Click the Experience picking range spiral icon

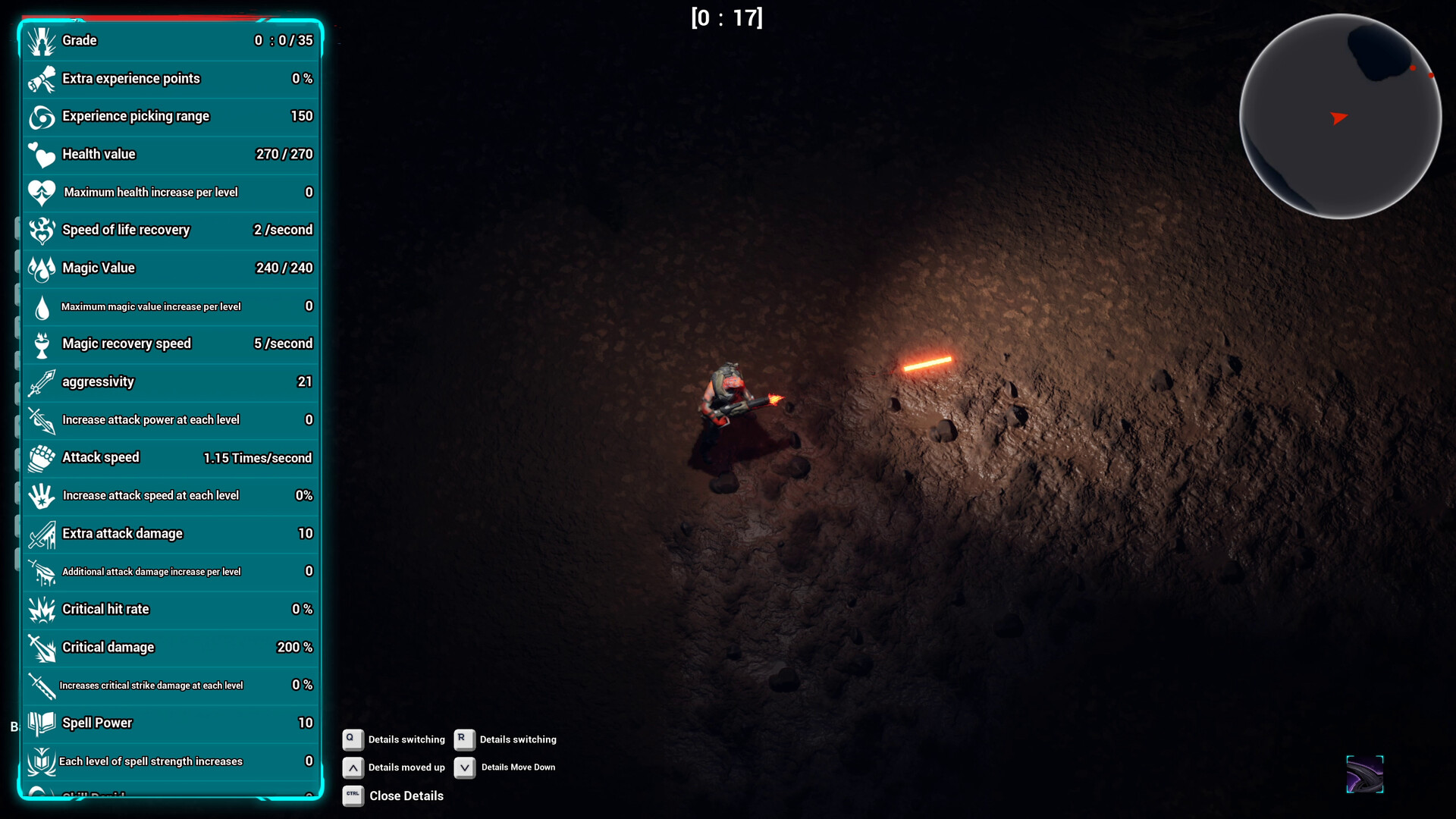[x=42, y=117]
